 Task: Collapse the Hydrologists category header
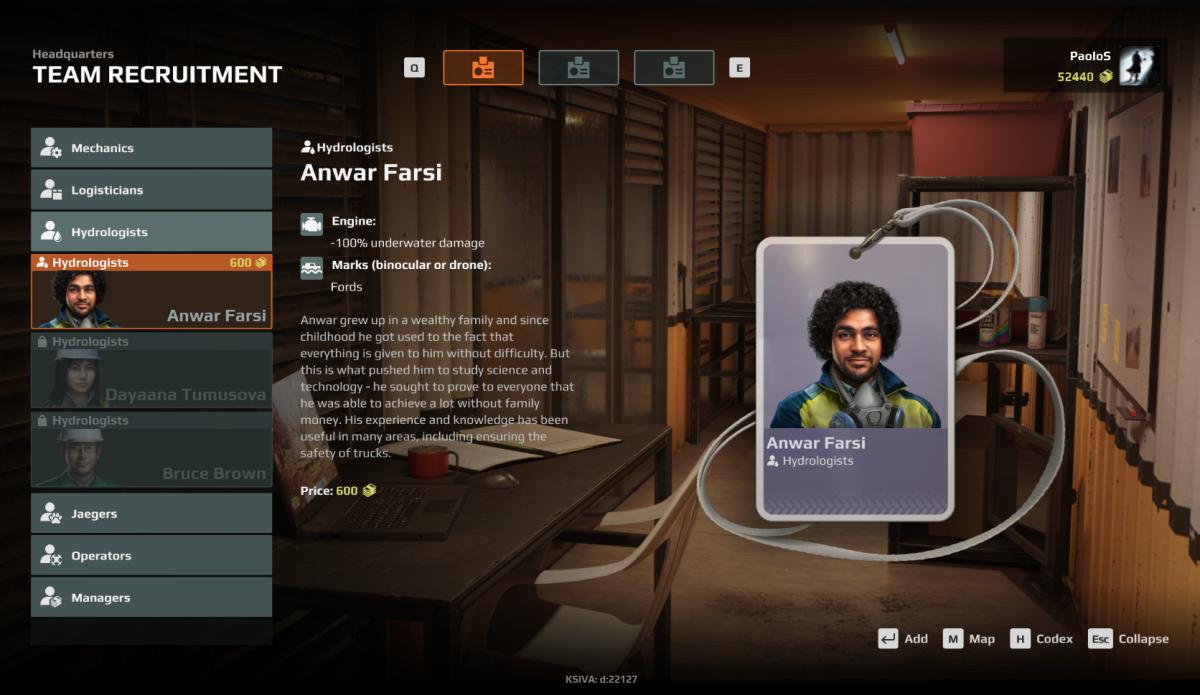click(x=151, y=232)
